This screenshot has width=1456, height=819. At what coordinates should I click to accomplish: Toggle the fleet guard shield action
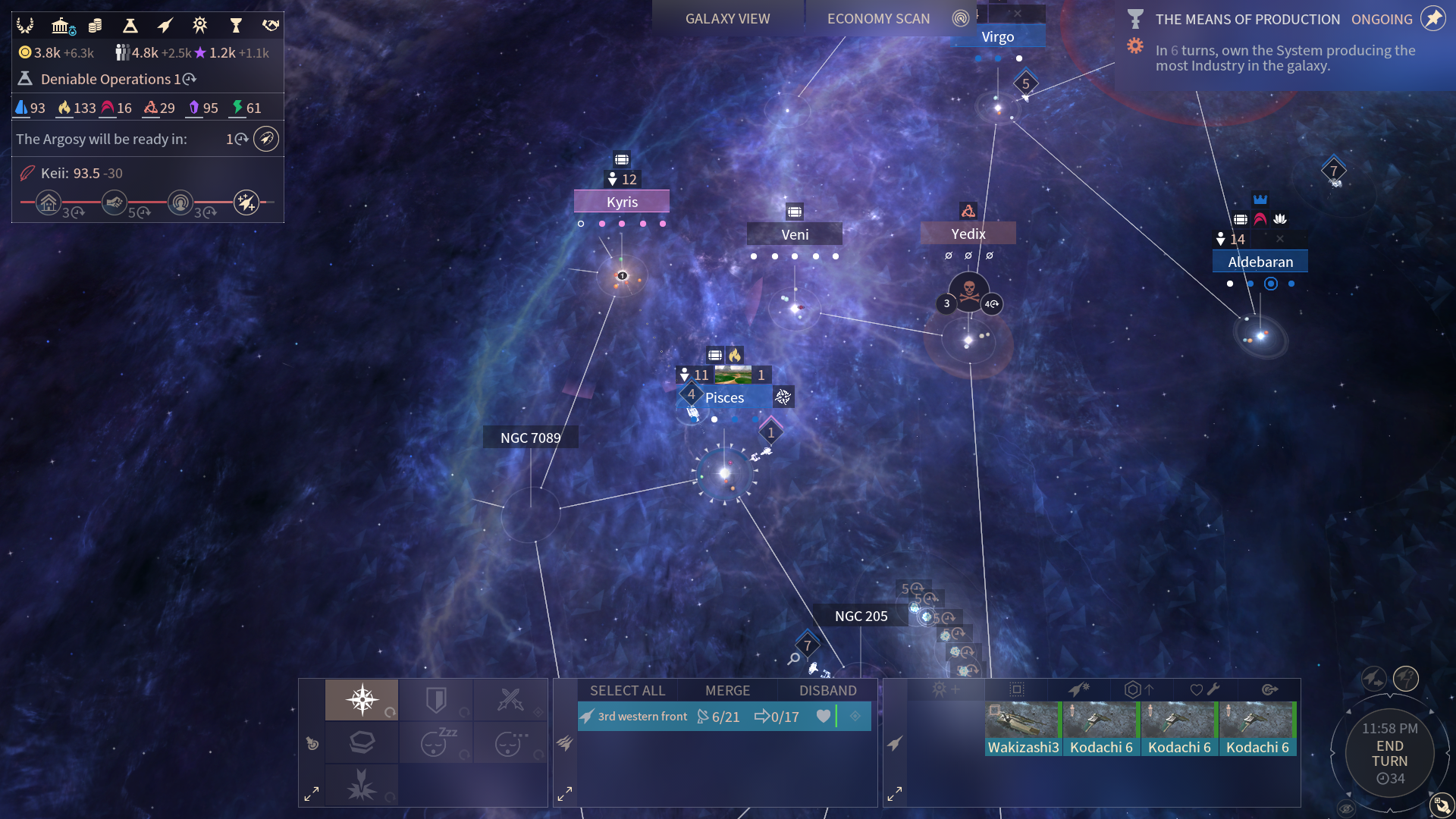pyautogui.click(x=436, y=699)
